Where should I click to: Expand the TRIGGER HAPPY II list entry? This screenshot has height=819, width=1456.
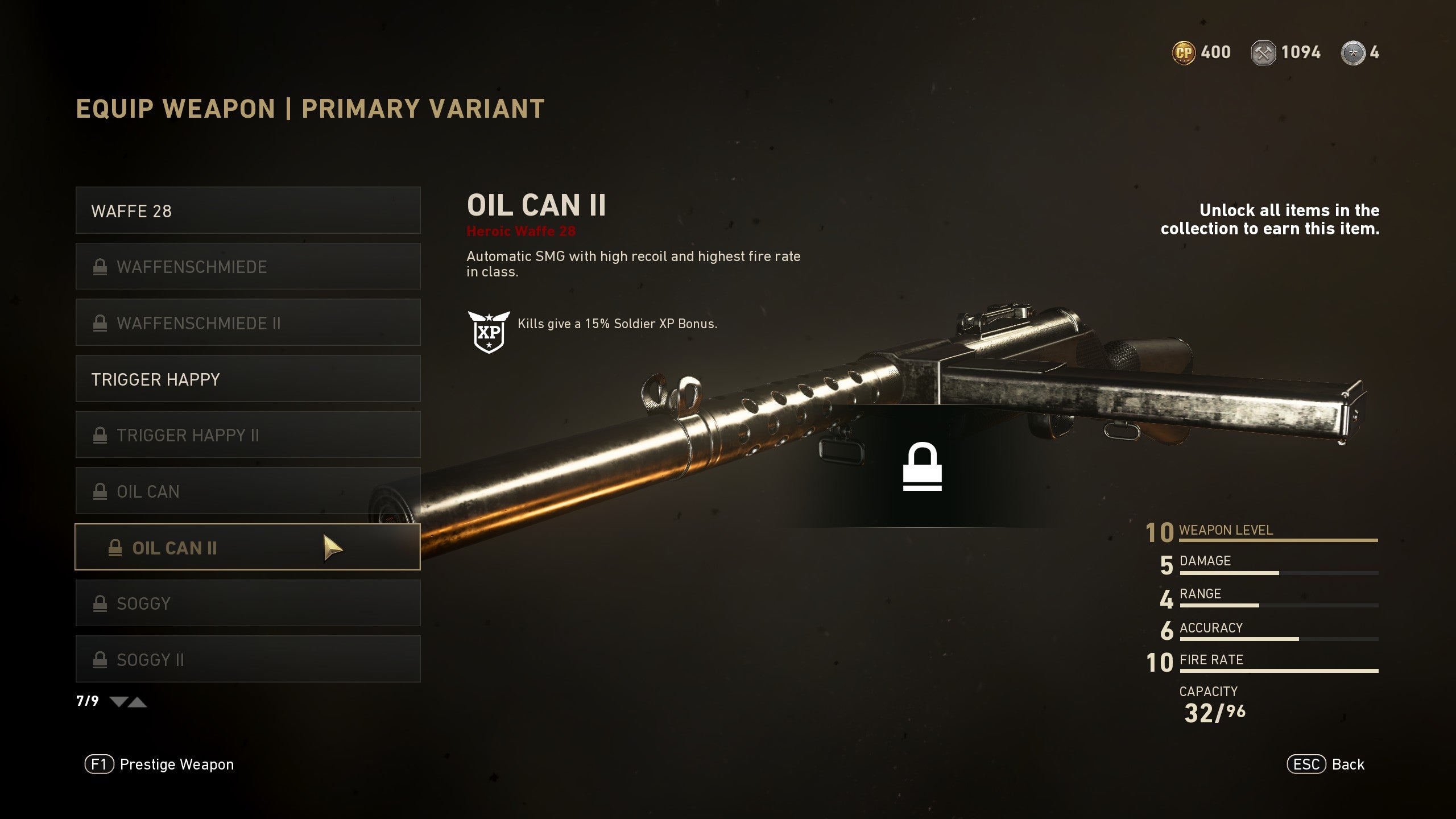pyautogui.click(x=247, y=435)
